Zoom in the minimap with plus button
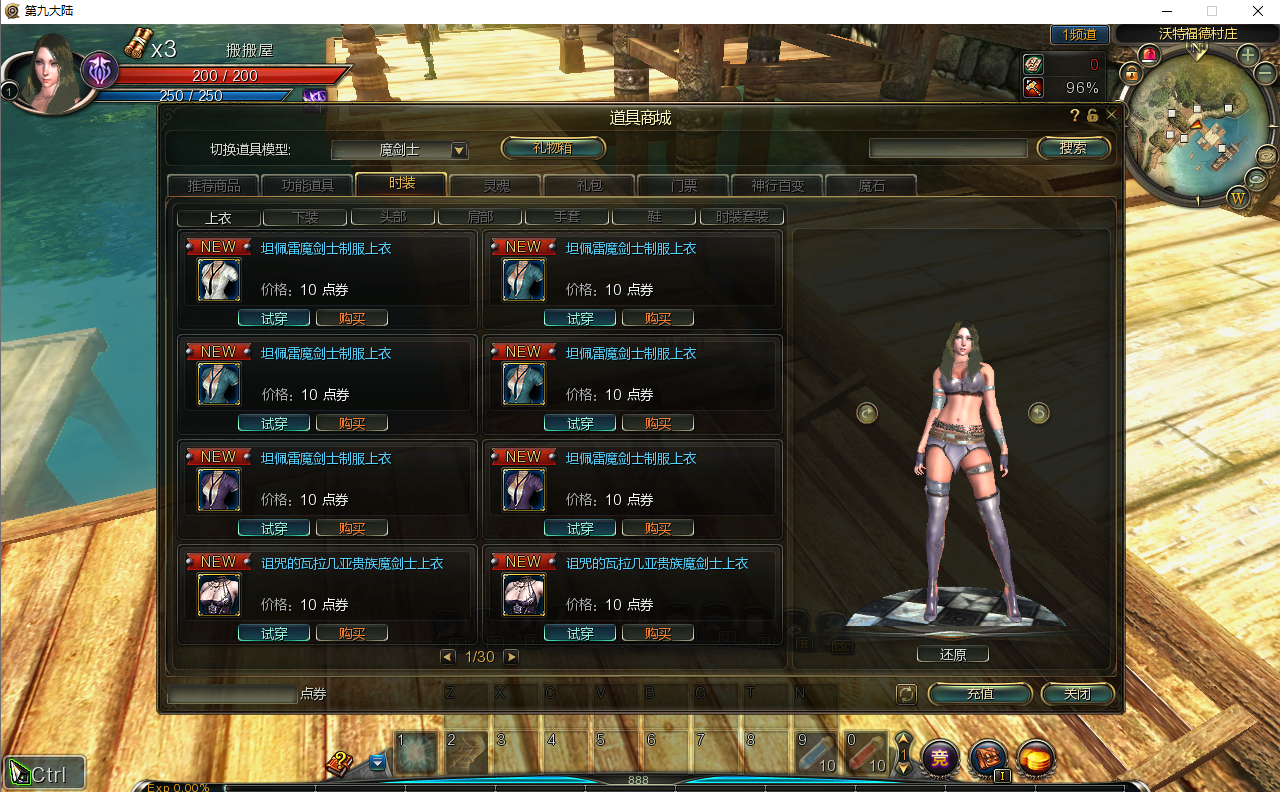The width and height of the screenshot is (1280, 792). (x=1248, y=56)
